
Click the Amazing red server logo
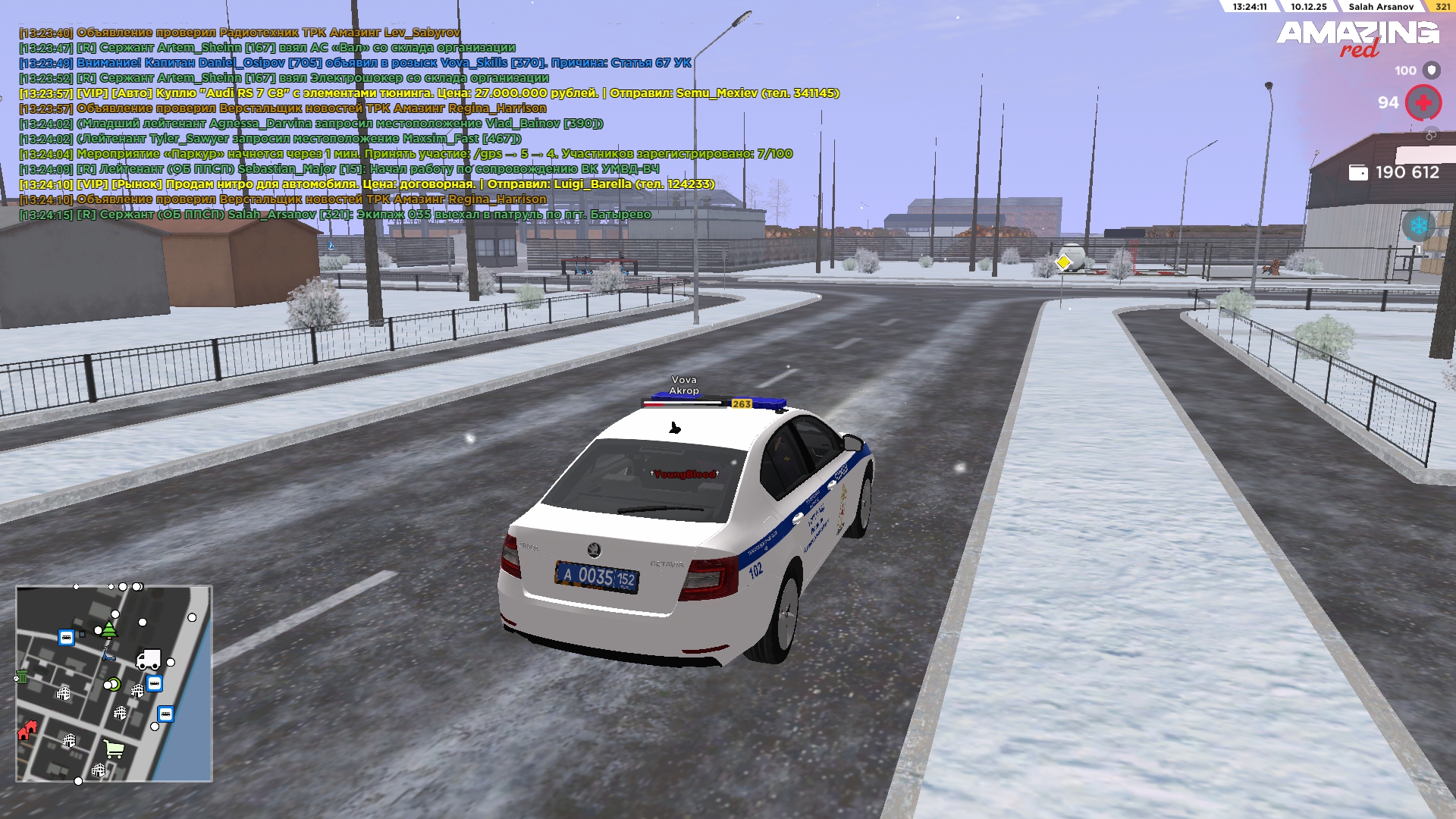[x=1357, y=38]
